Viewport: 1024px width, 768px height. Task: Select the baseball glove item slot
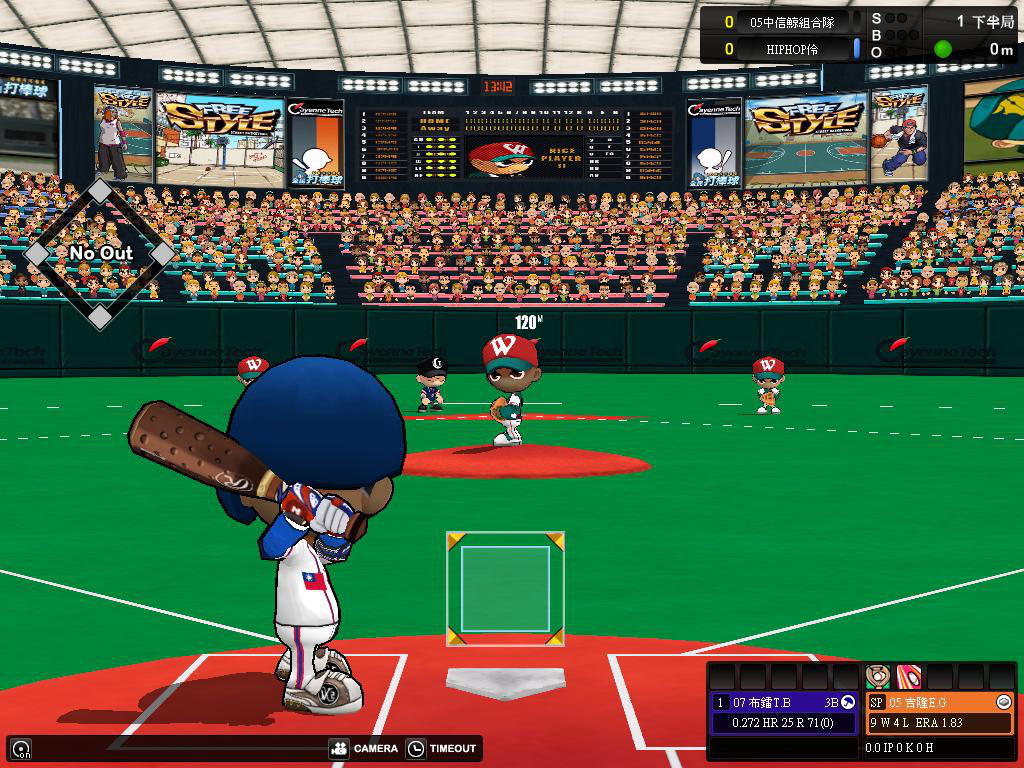point(878,677)
